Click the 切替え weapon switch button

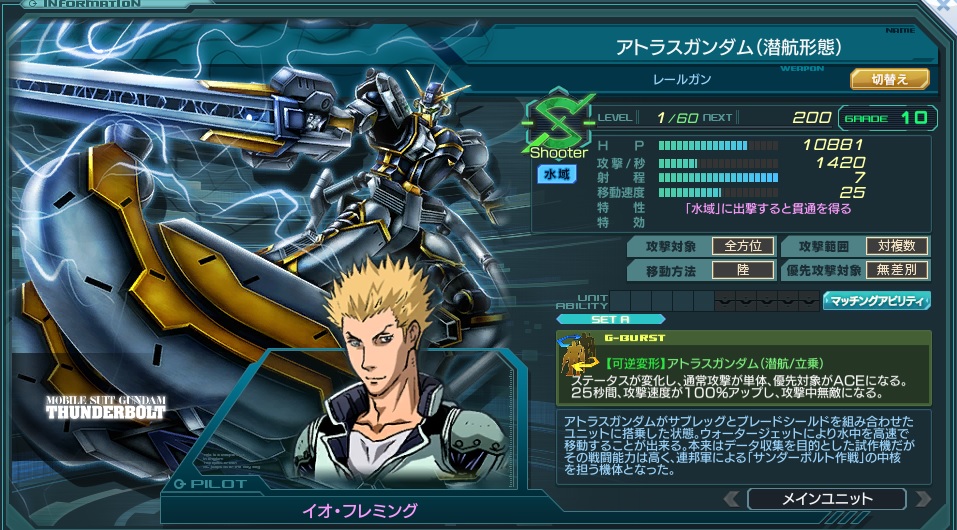point(890,78)
